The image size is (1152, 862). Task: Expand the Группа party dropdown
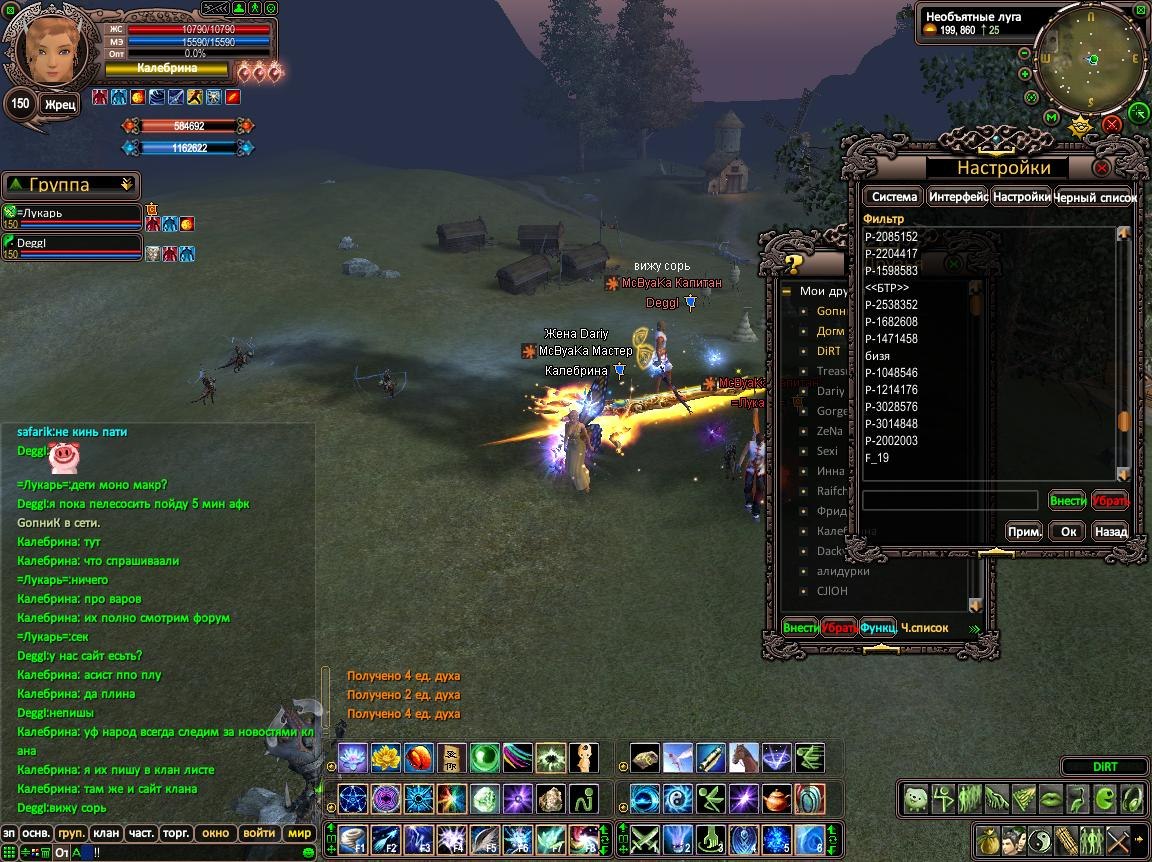tap(126, 185)
